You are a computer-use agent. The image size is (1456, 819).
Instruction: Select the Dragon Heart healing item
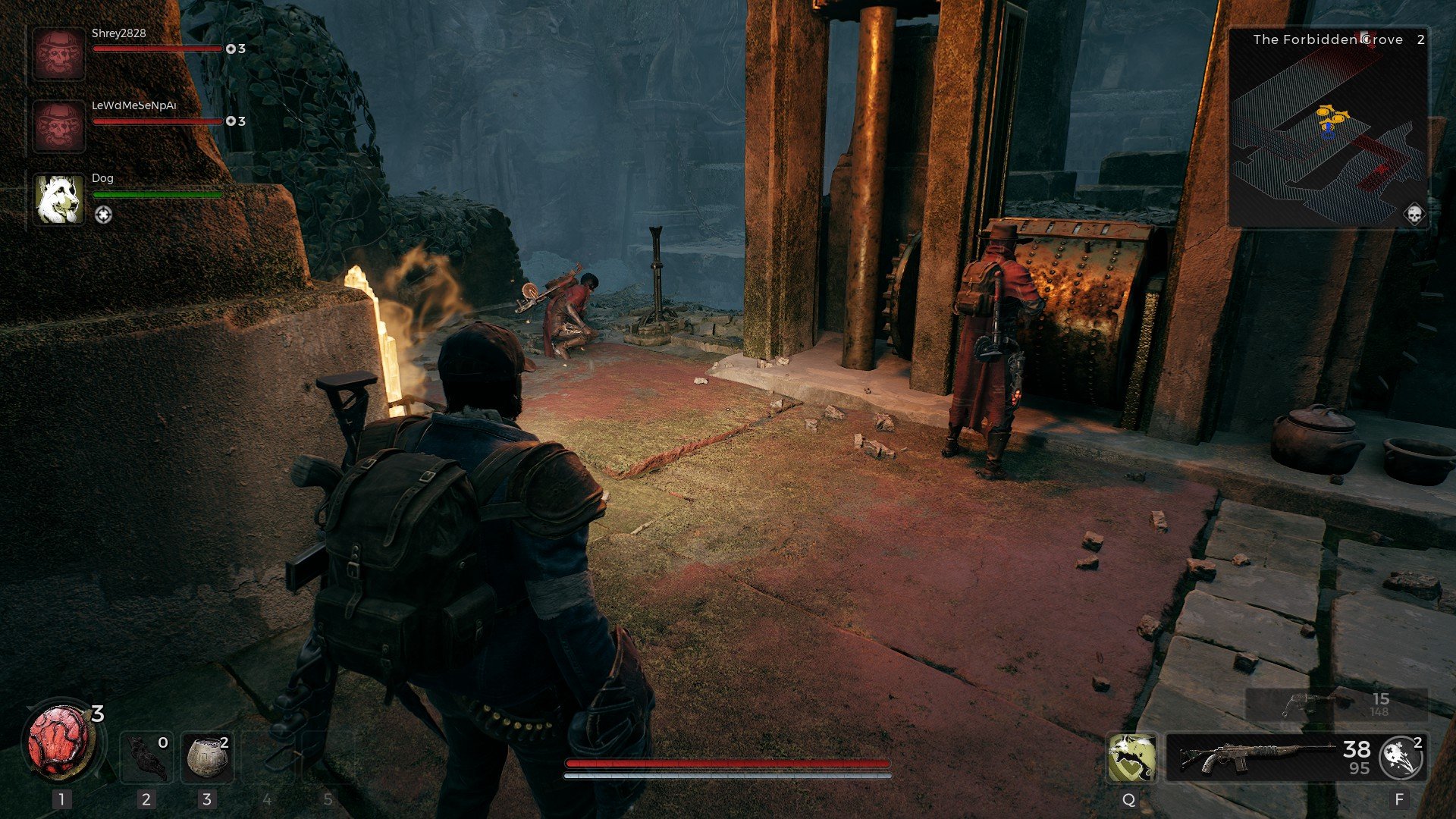(x=59, y=740)
